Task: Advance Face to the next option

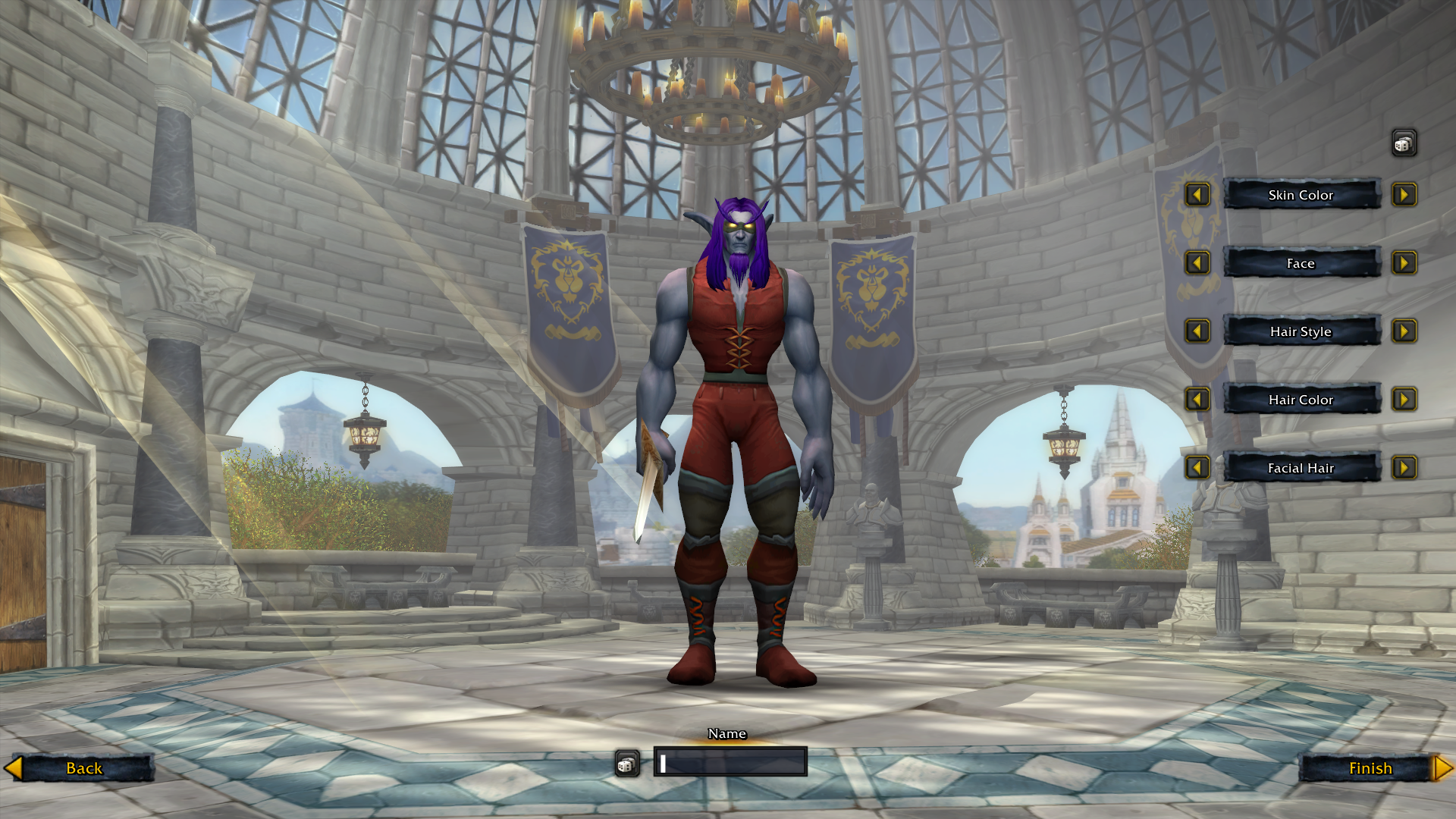Action: click(x=1405, y=263)
